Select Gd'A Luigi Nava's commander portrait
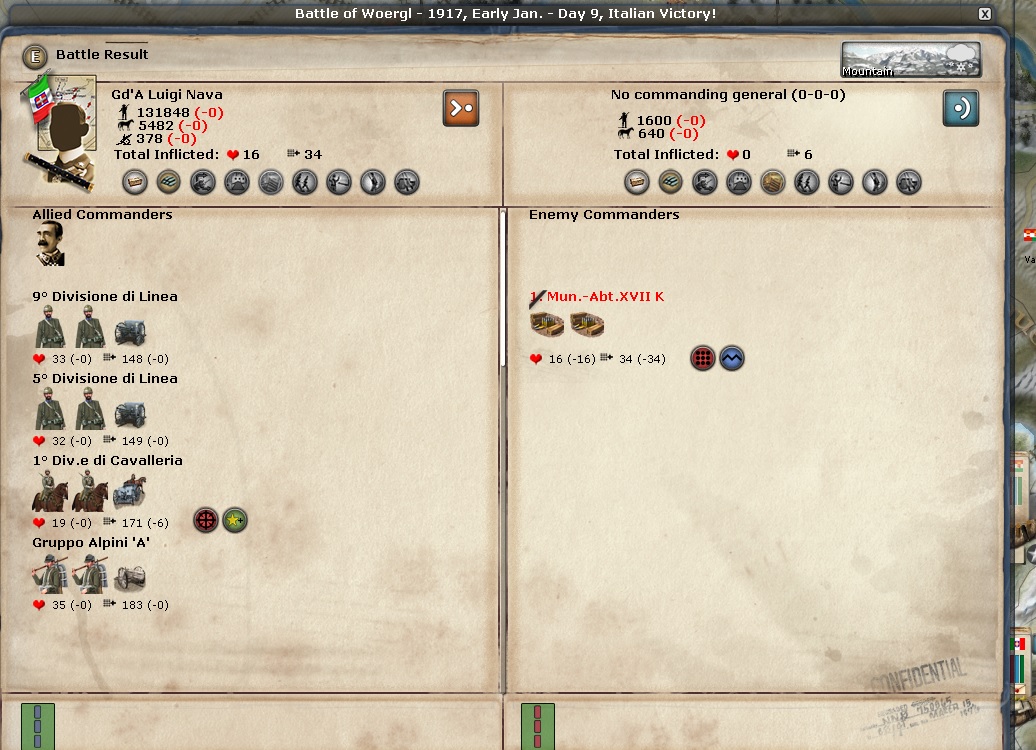Screen dimensions: 1036x750 (66, 131)
